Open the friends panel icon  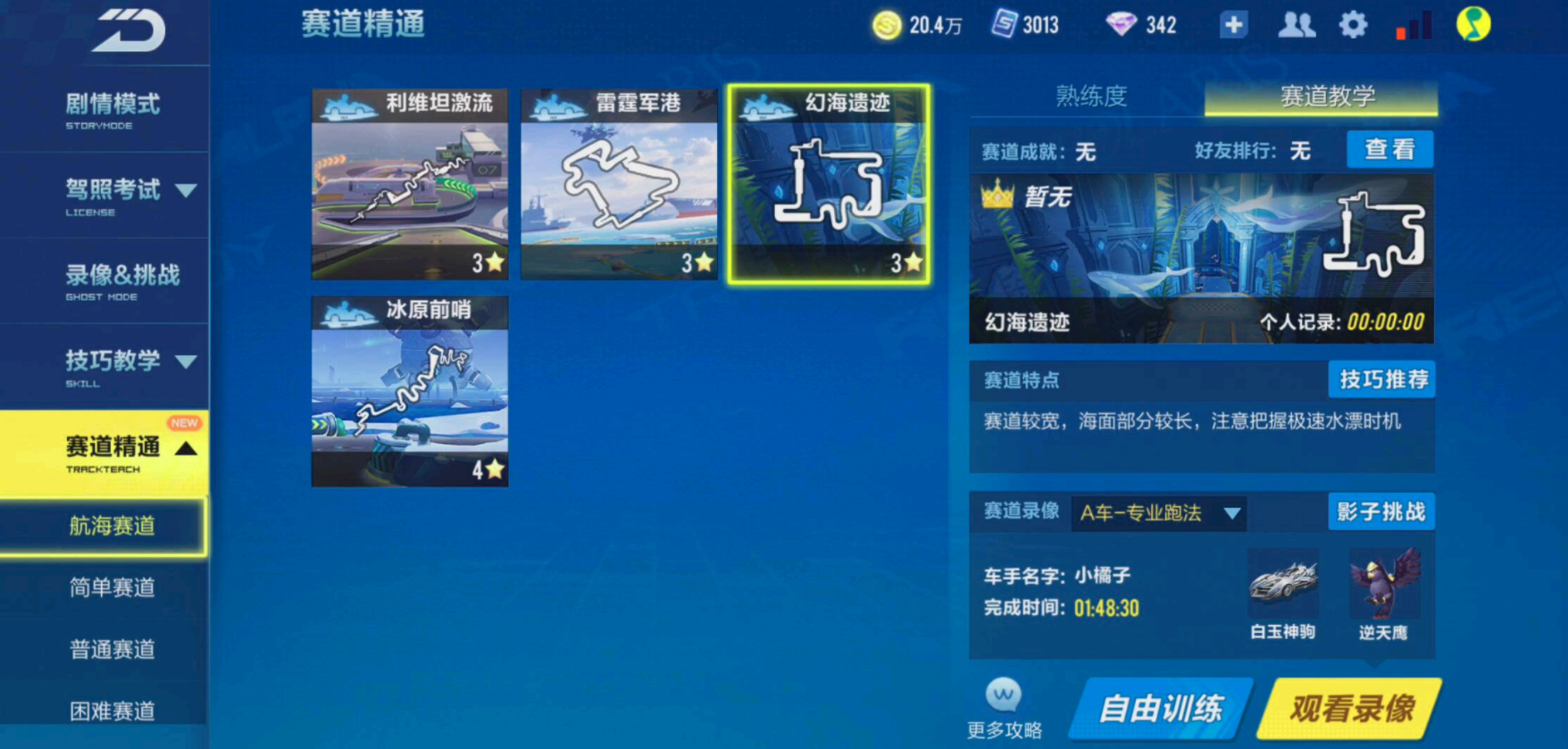(1296, 24)
